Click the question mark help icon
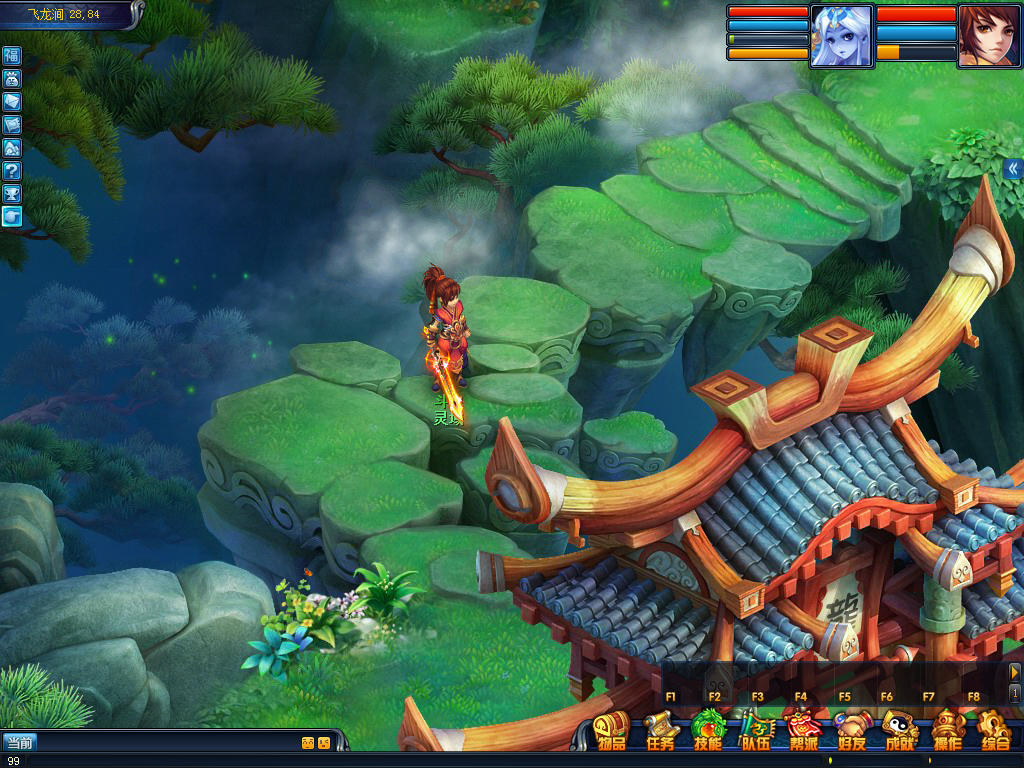 pos(12,170)
